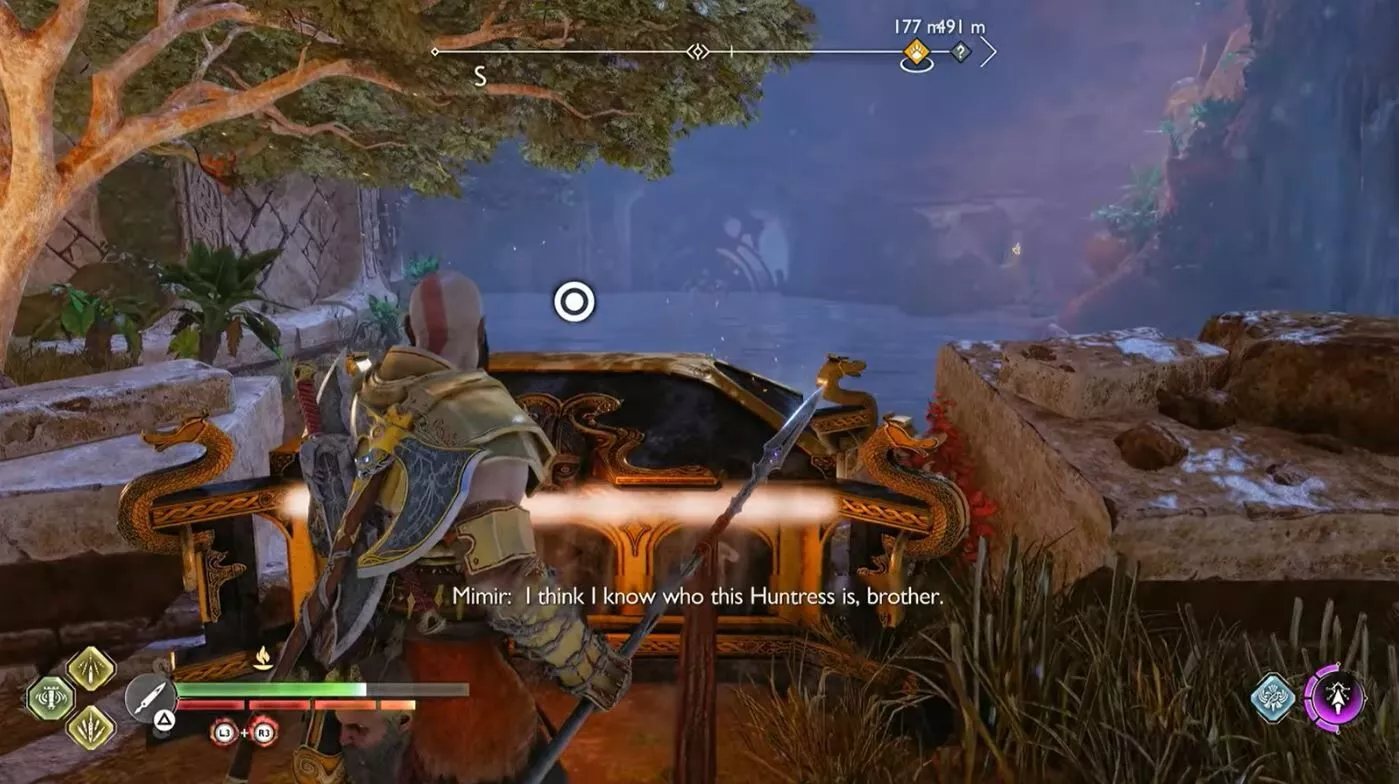The image size is (1399, 784).
Task: Select the bear paw quest marker on the compass
Action: point(916,52)
